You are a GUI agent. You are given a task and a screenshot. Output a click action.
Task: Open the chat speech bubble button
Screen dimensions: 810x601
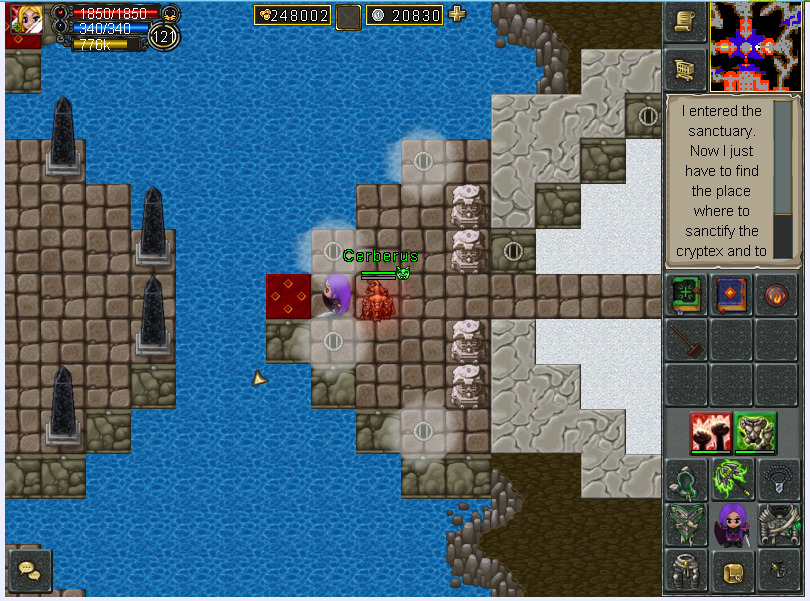tap(28, 570)
